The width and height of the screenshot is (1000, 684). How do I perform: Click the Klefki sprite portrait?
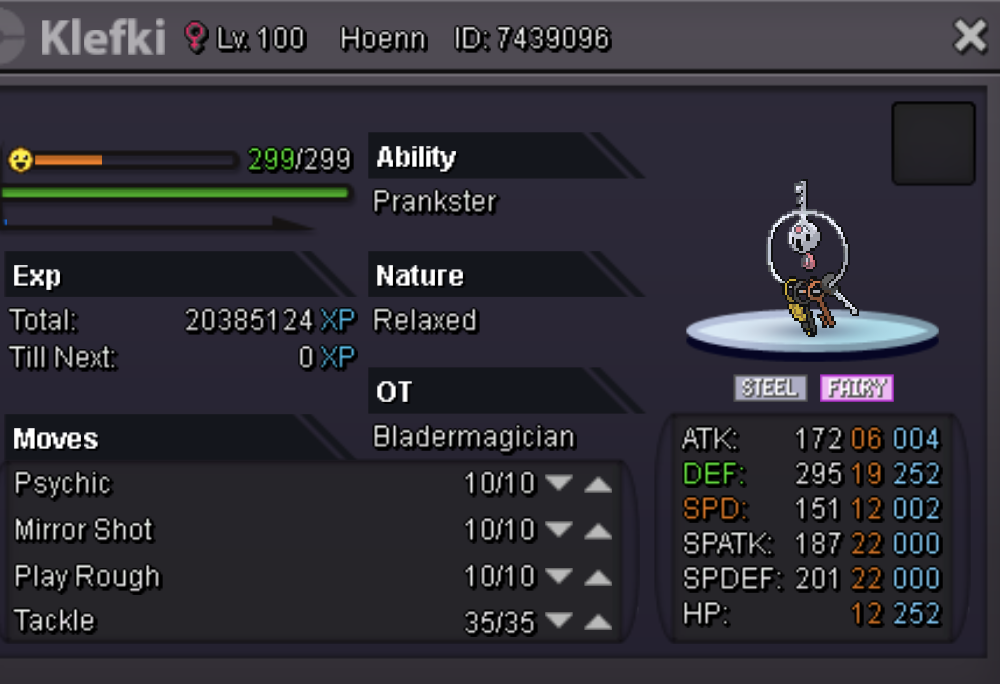click(x=810, y=265)
